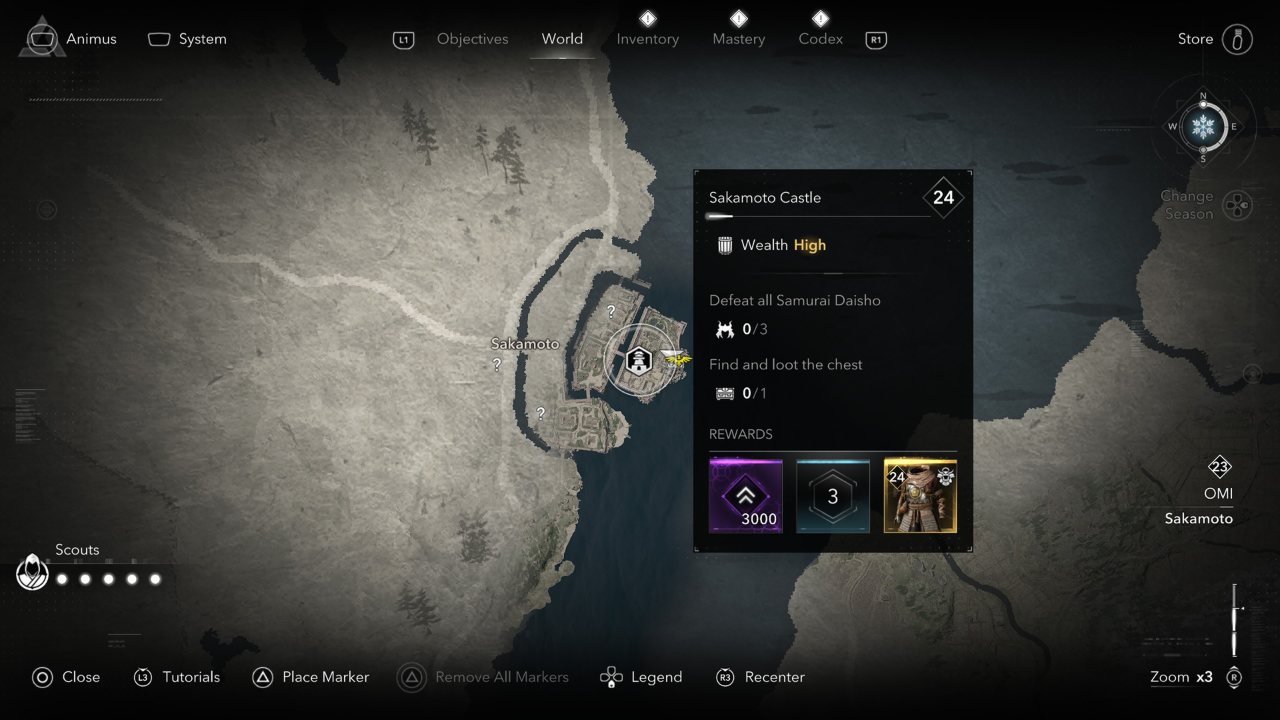Image resolution: width=1280 pixels, height=720 pixels.
Task: Open the Store pouch icon
Action: click(x=1237, y=38)
